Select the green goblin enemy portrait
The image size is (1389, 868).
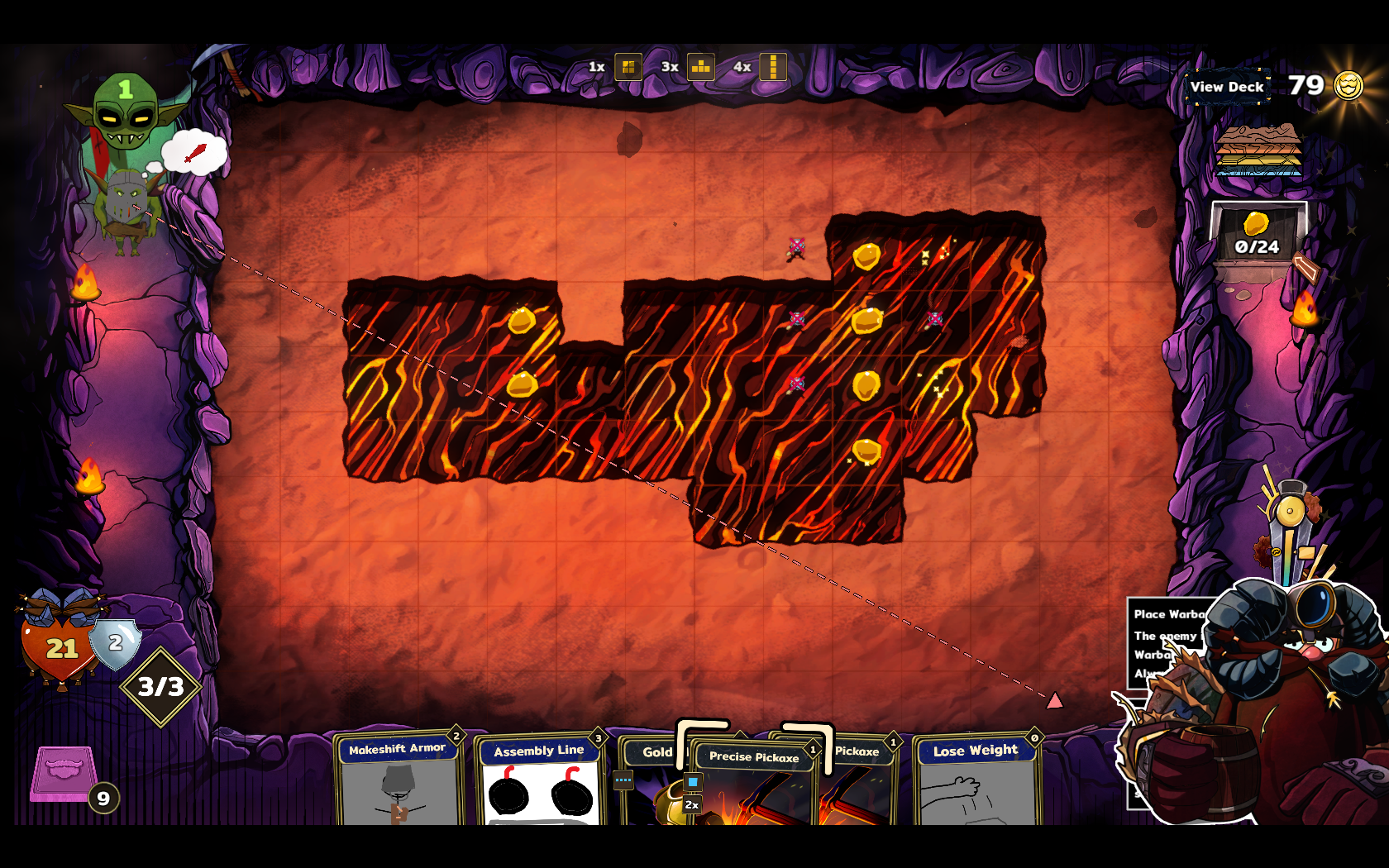coord(126,112)
